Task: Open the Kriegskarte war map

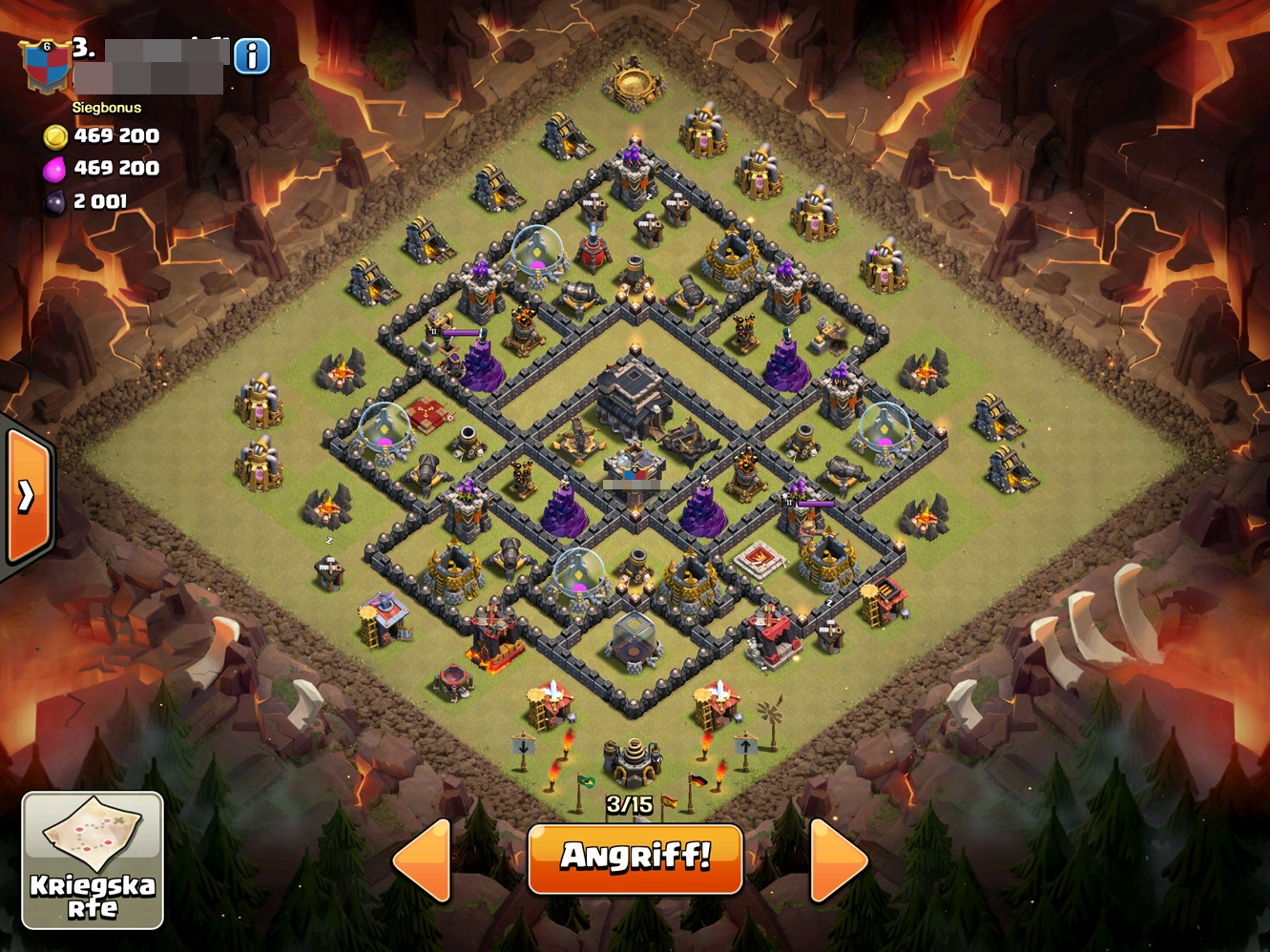Action: tap(93, 860)
